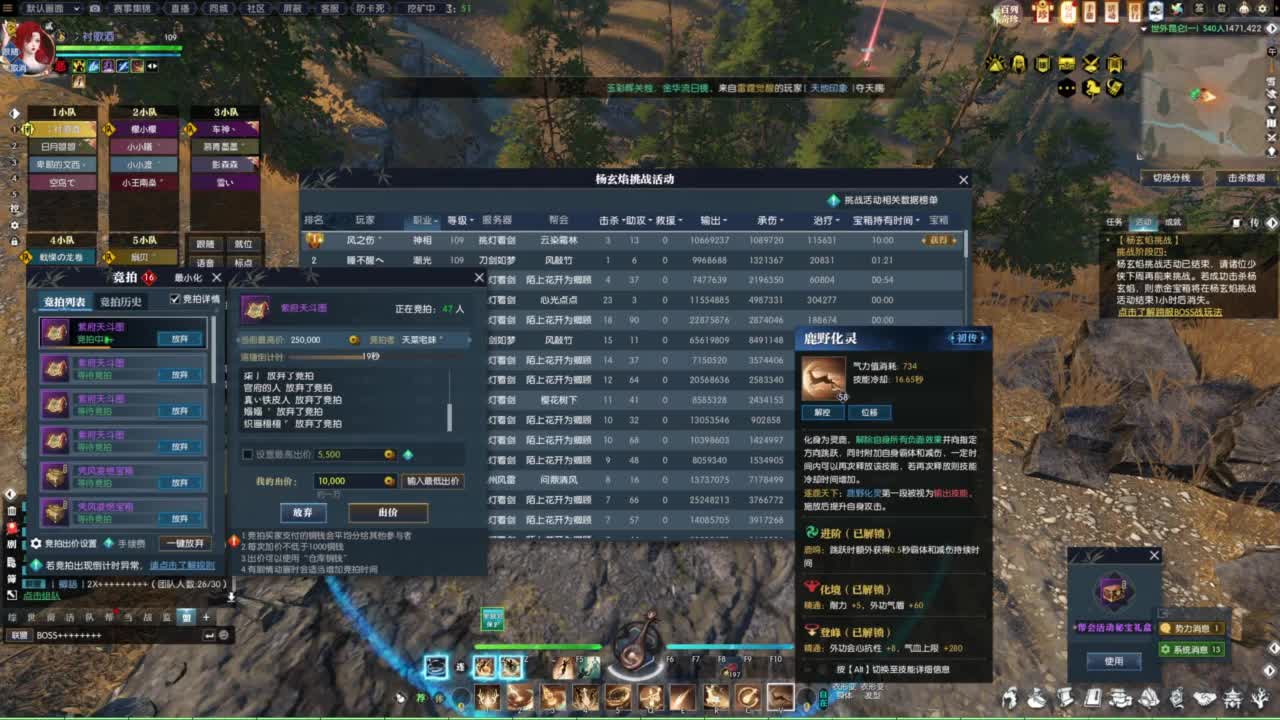
Task: Click the 帮会活动秘宝礼盒 gift box icon
Action: pos(1114,591)
